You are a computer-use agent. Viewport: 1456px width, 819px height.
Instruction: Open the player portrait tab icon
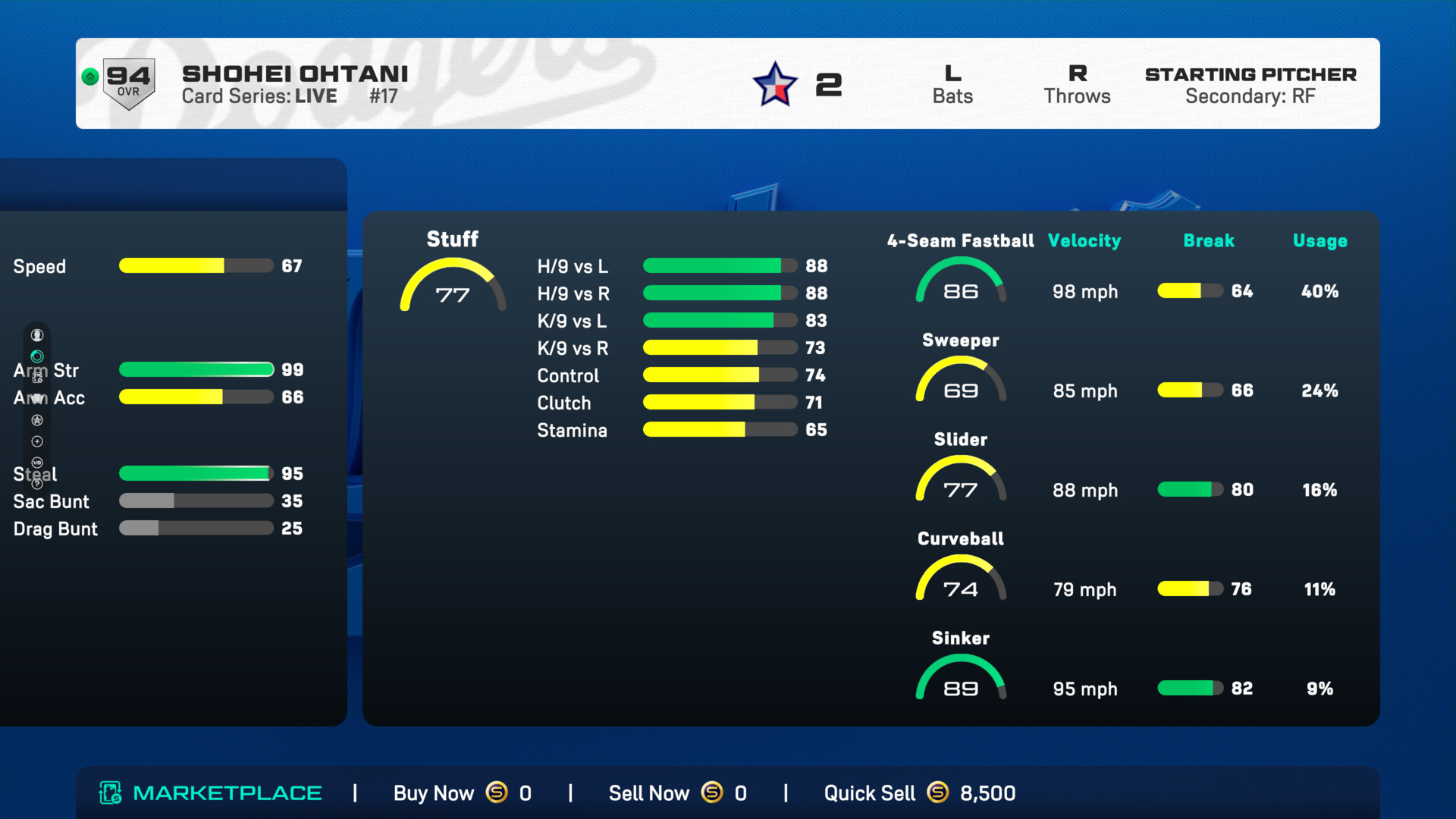[37, 335]
